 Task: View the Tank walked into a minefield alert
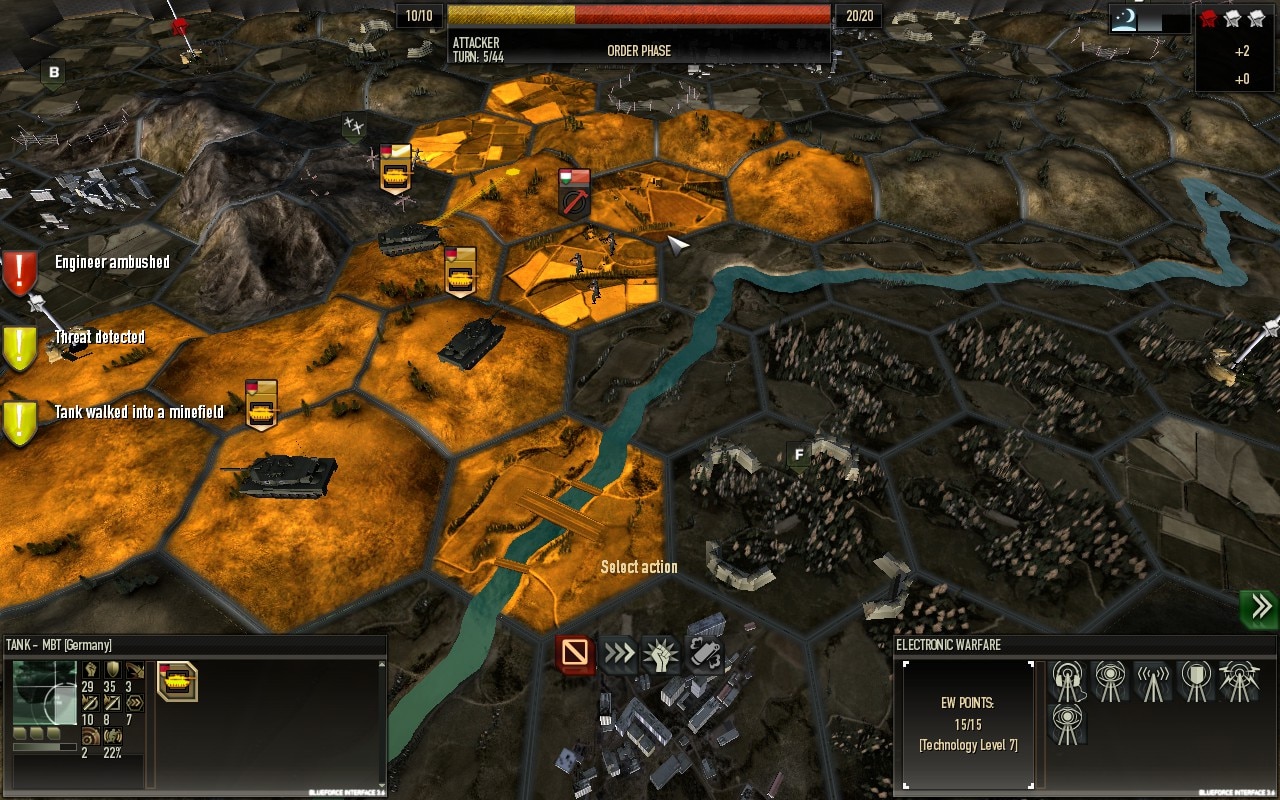tap(20, 421)
